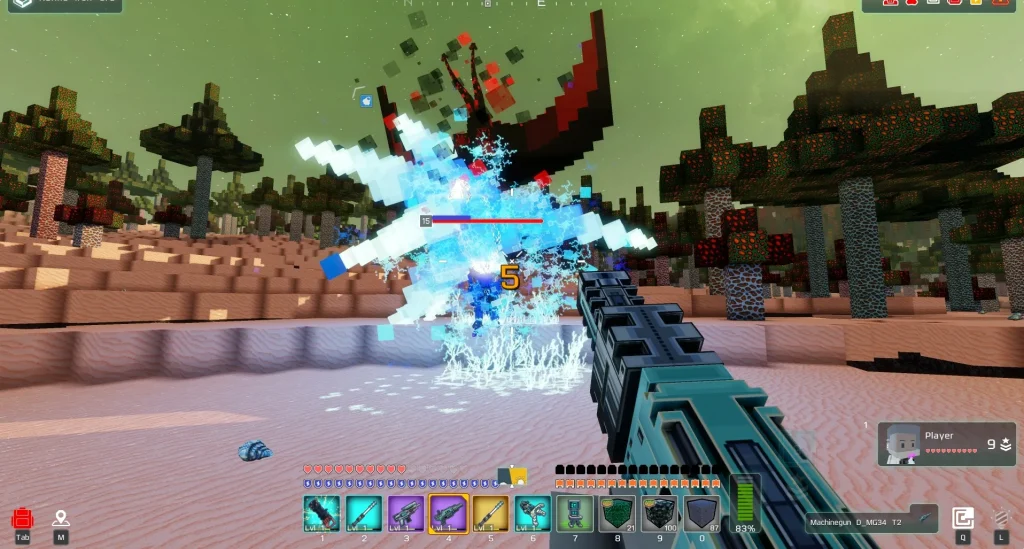This screenshot has height=549, width=1024.
Task: Click the Machinegun D_MG34 weapon label
Action: [x=872, y=521]
